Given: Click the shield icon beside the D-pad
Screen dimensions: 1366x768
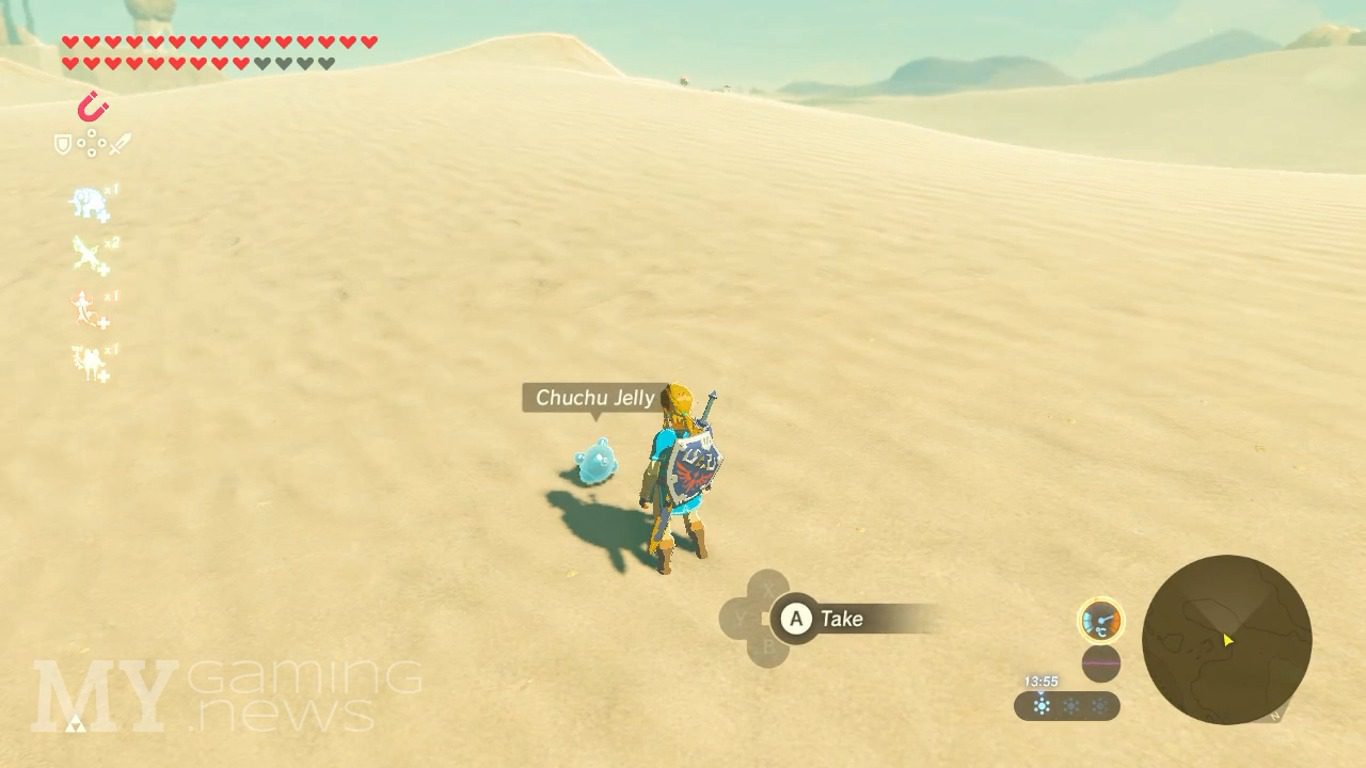Looking at the screenshot, I should click(61, 146).
